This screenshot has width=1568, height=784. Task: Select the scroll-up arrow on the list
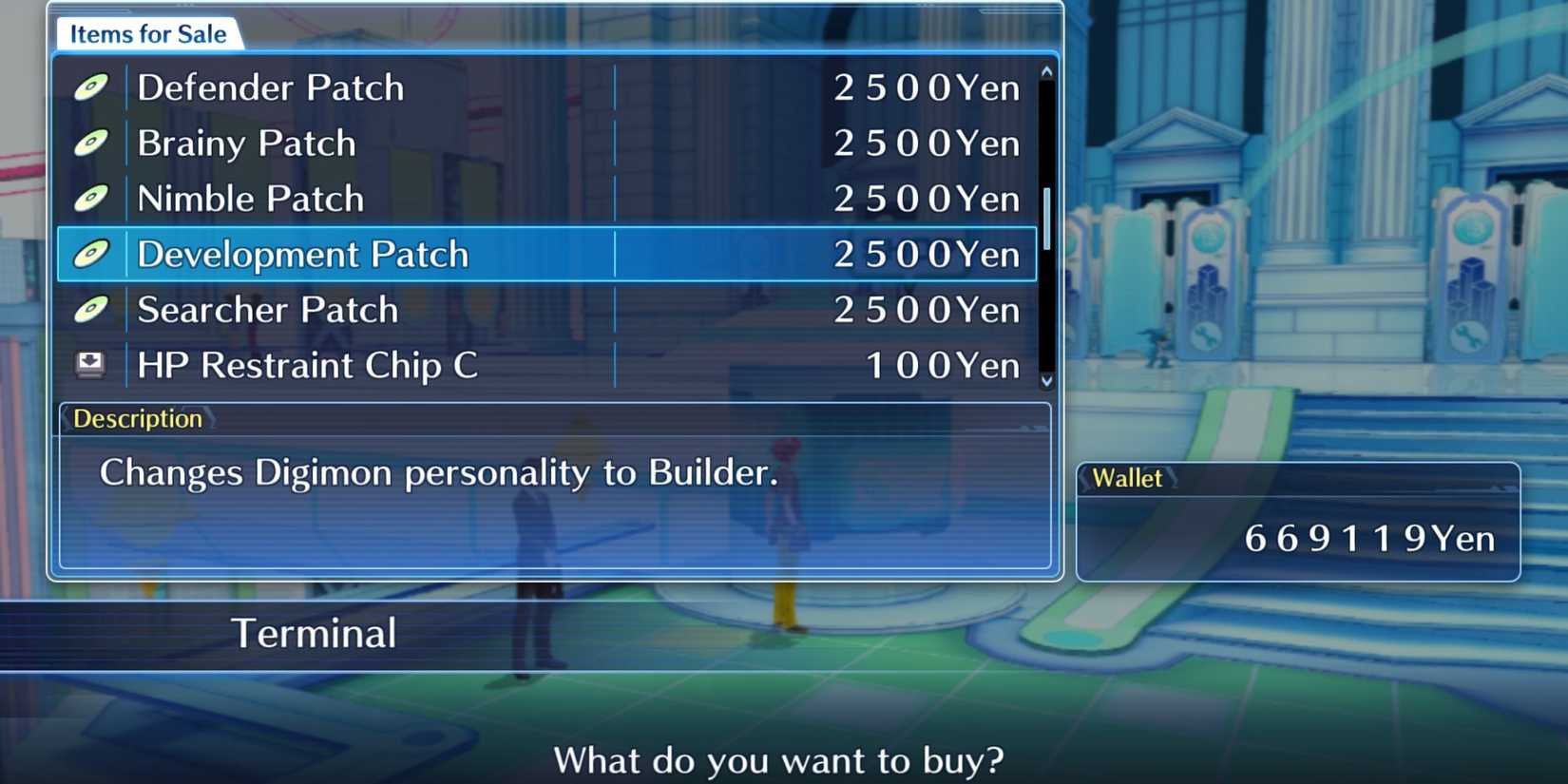[1046, 68]
